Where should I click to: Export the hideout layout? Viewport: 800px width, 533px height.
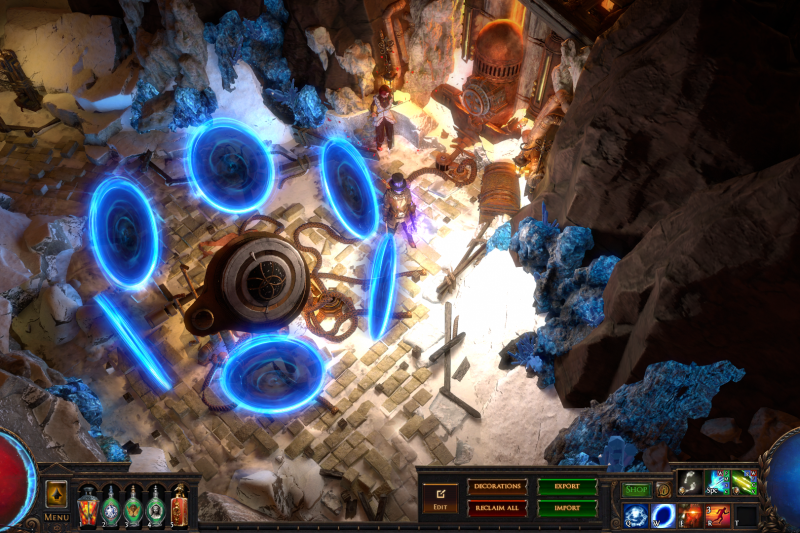(x=567, y=487)
